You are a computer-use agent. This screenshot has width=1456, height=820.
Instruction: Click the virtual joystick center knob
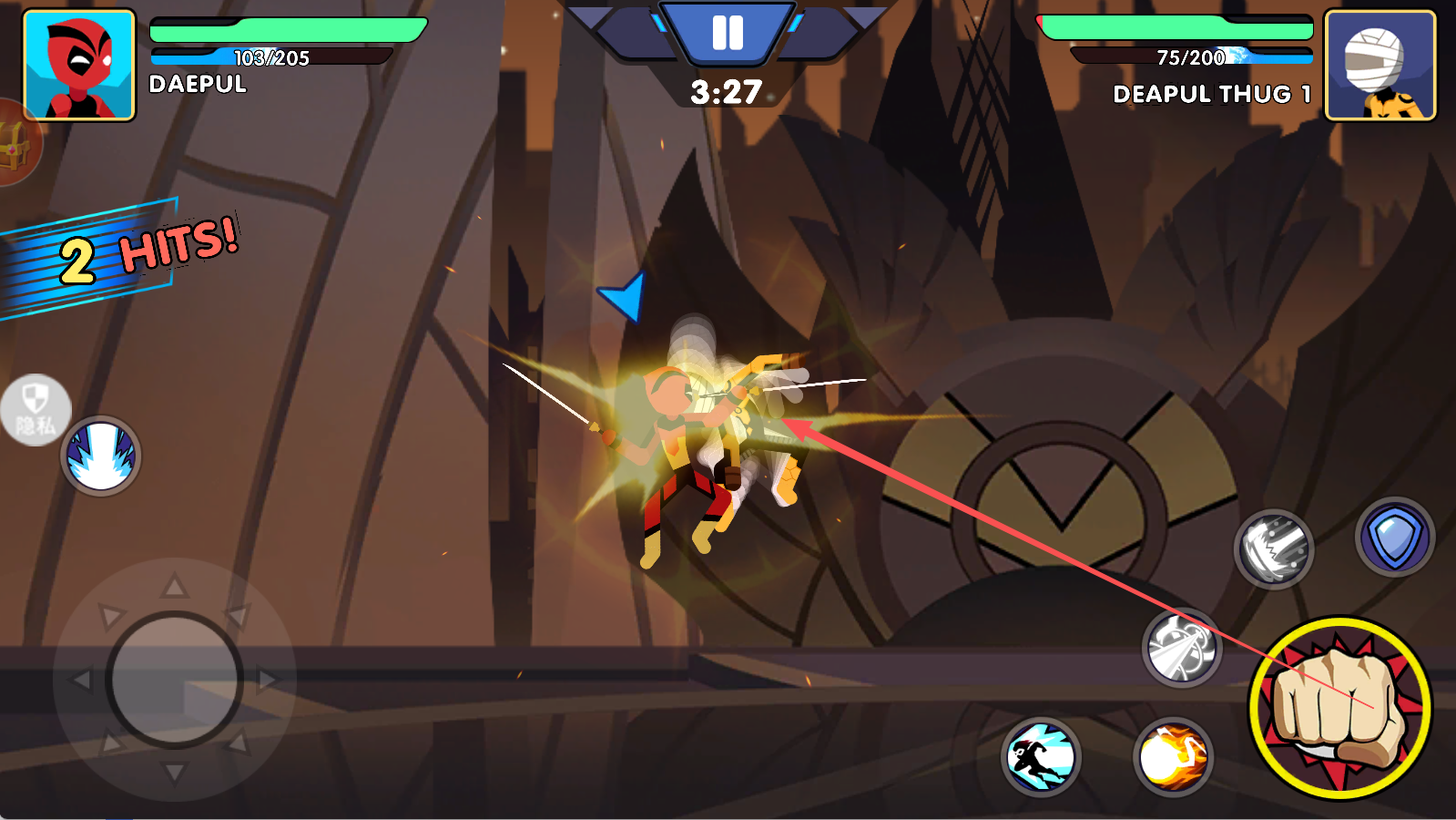click(174, 680)
